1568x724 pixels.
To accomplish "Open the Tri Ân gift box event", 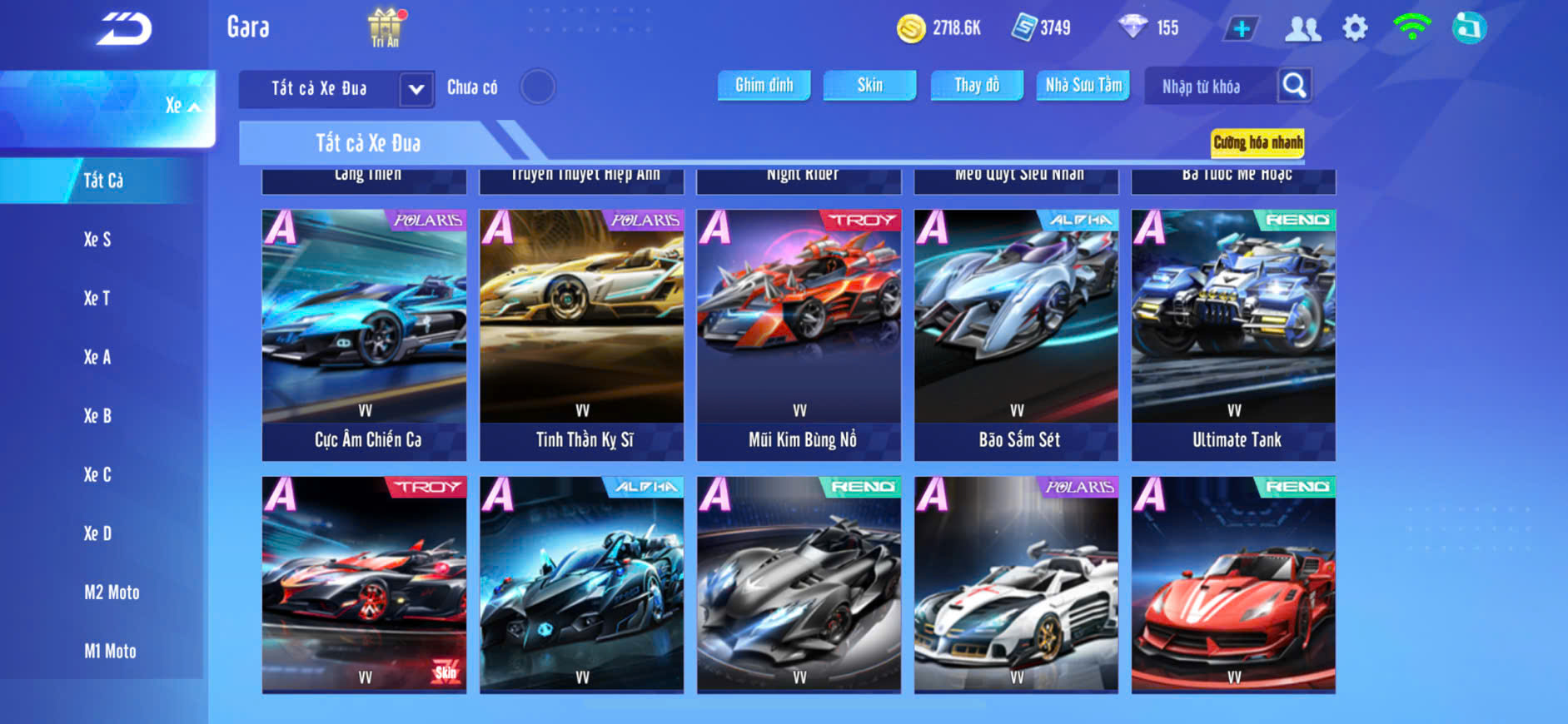I will tap(385, 27).
